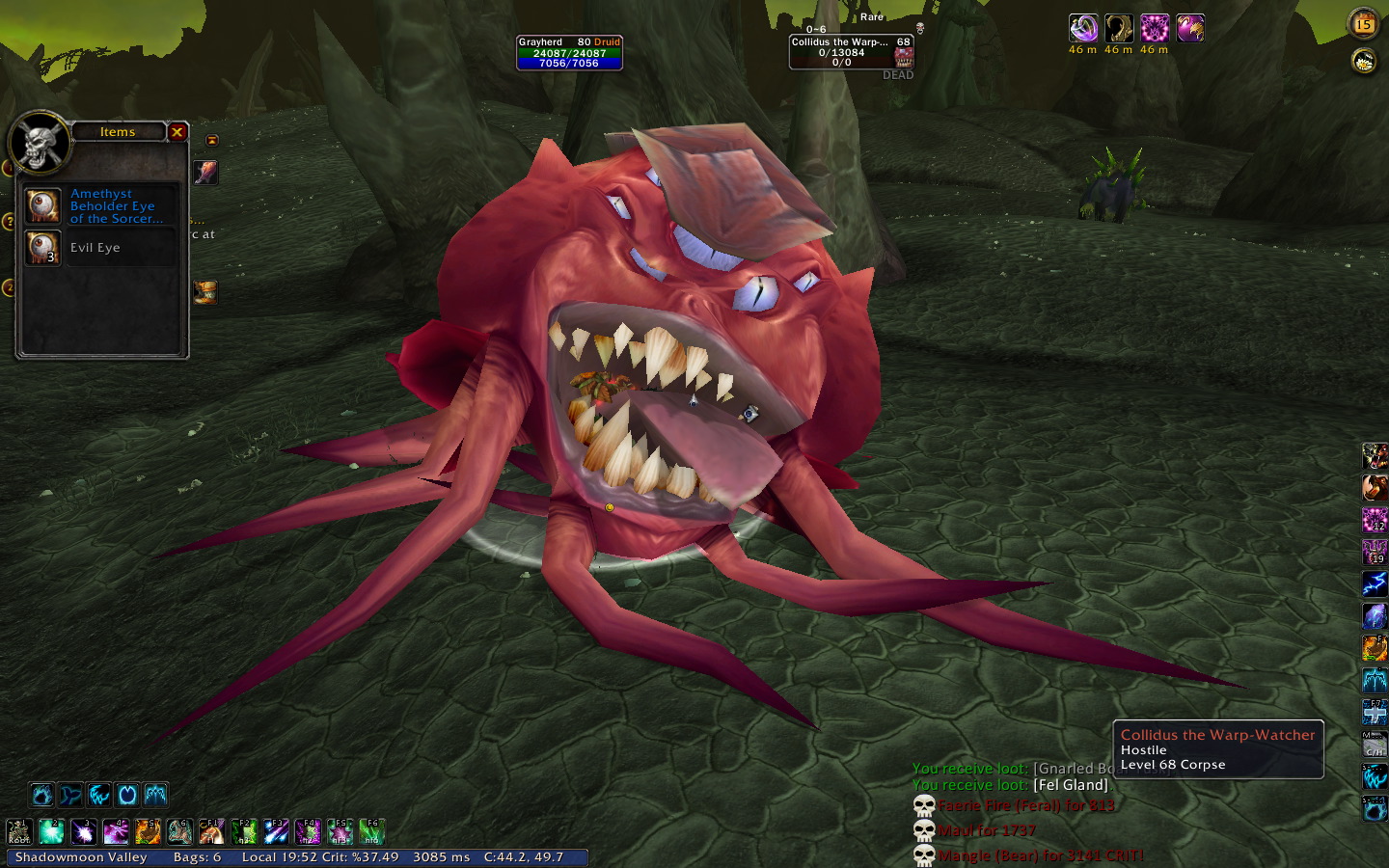
Task: Click the daisy flower minimap button
Action: 1363,62
